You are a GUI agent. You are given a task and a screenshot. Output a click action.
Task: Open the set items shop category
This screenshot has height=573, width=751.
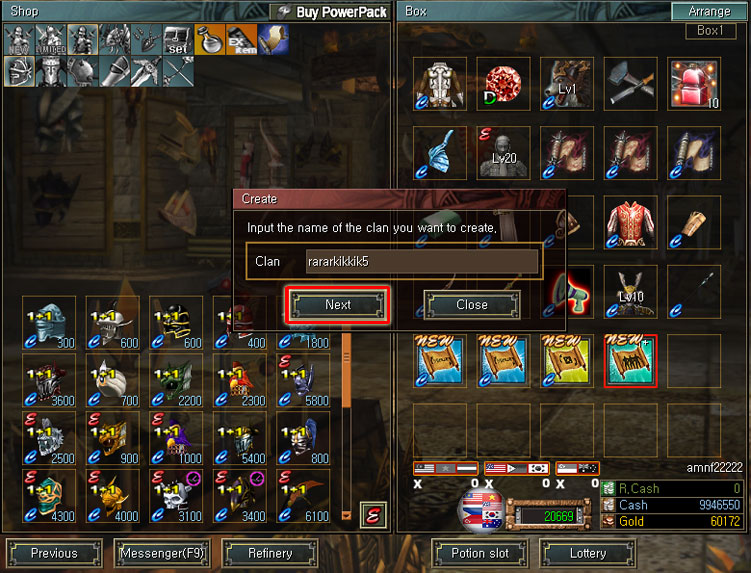tap(178, 39)
